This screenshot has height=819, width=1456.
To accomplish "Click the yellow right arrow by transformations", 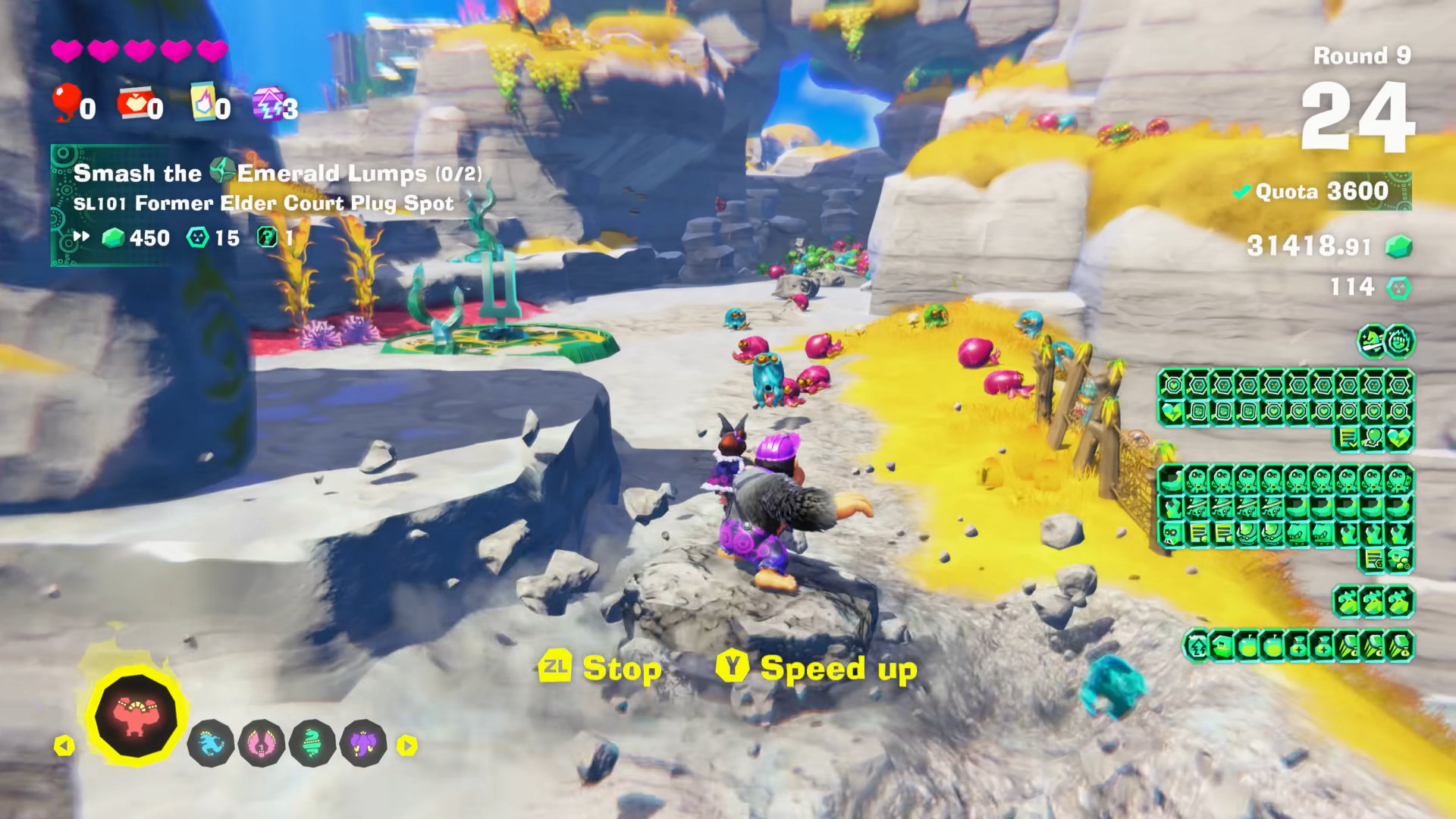I will (x=407, y=746).
